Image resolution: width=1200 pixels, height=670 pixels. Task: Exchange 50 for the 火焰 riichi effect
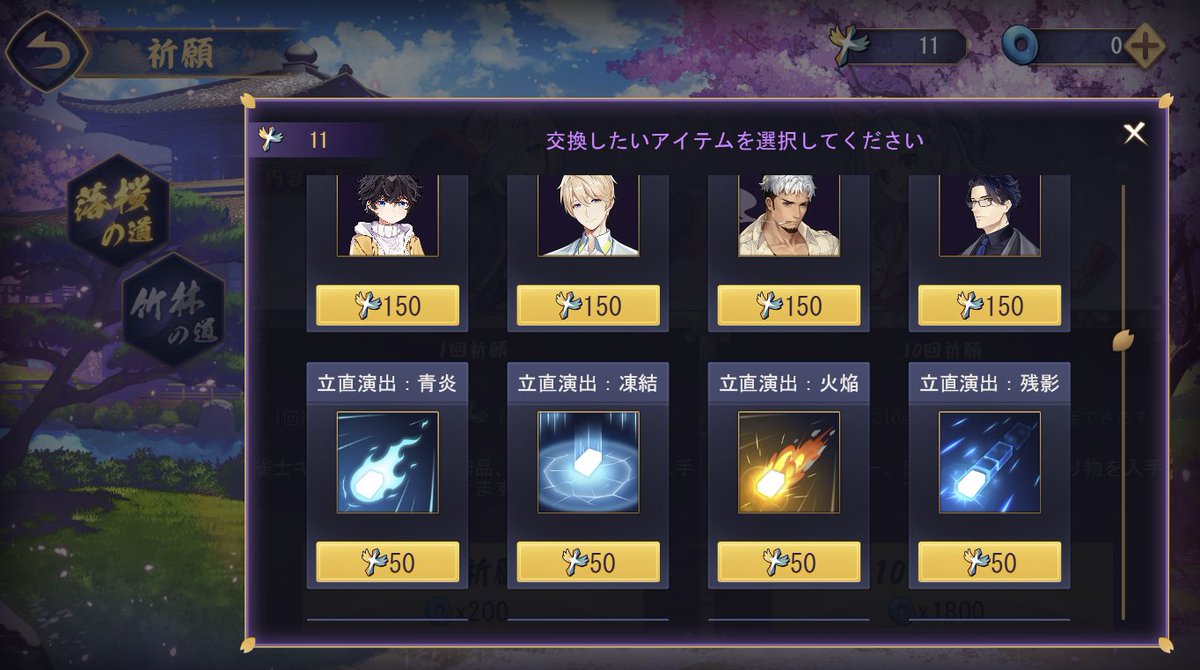789,562
